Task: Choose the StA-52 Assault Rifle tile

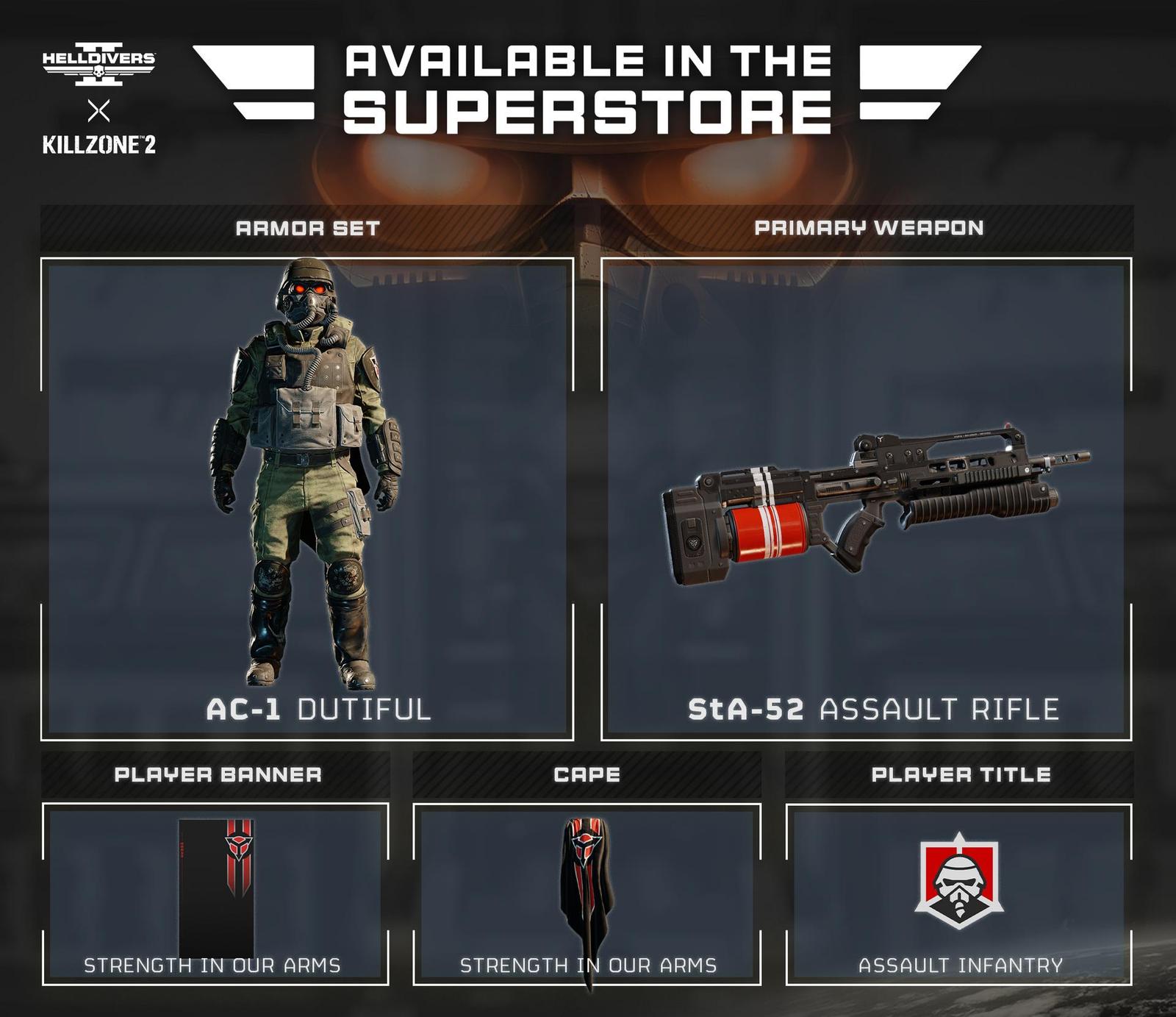Action: (x=867, y=499)
